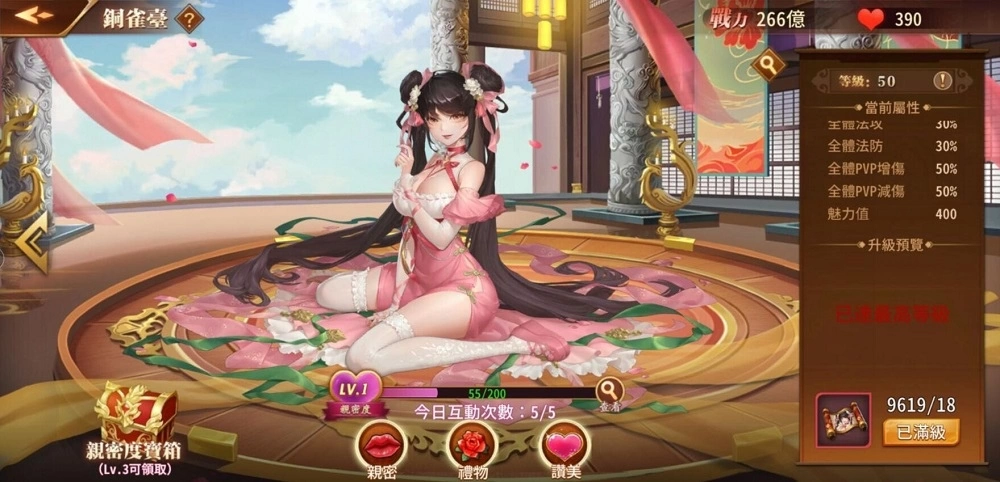Screen dimensions: 1000x482
Task: Click the 已滿級 button
Action: coord(920,432)
